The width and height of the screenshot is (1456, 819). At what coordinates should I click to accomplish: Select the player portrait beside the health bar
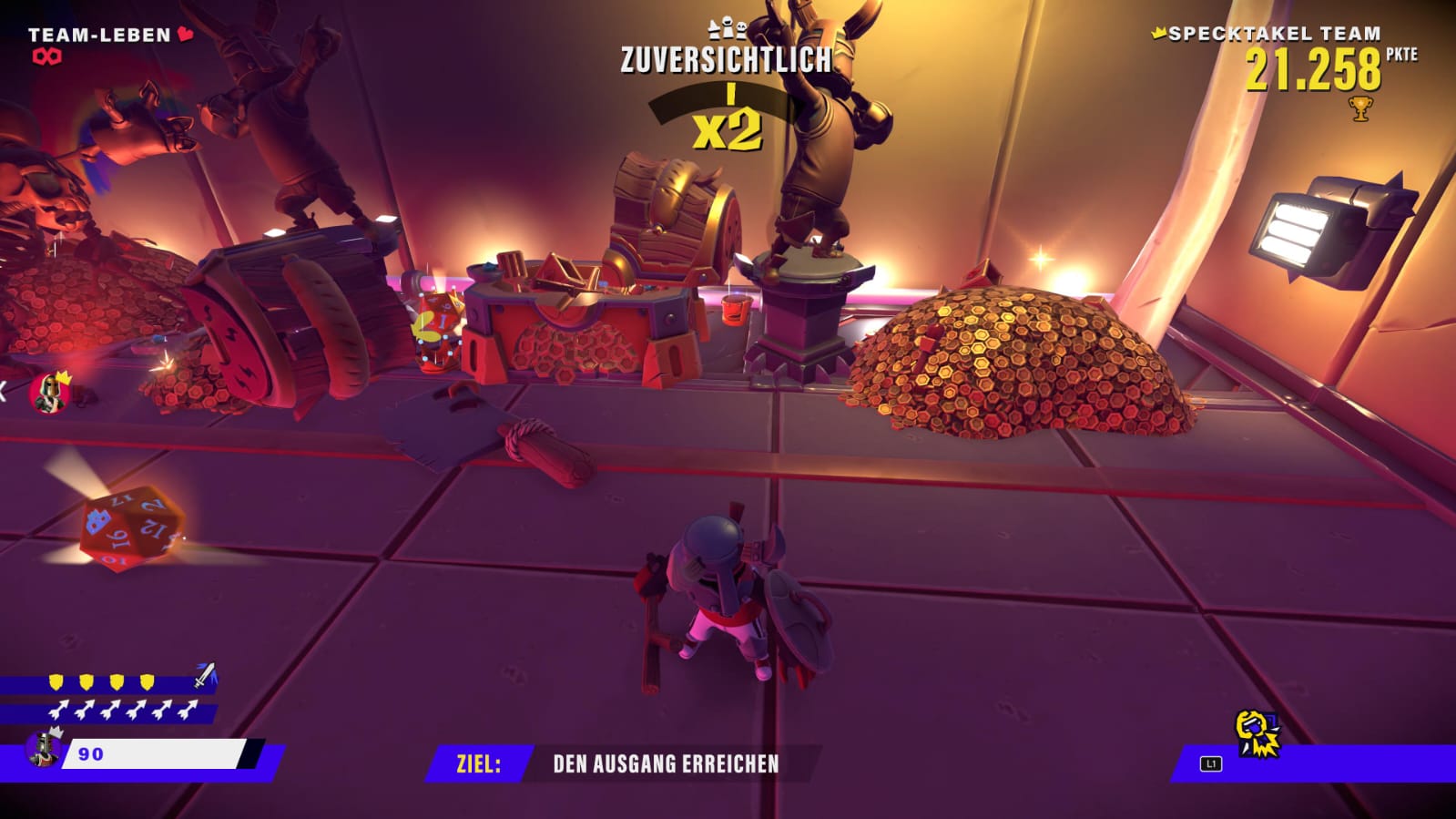tap(43, 748)
